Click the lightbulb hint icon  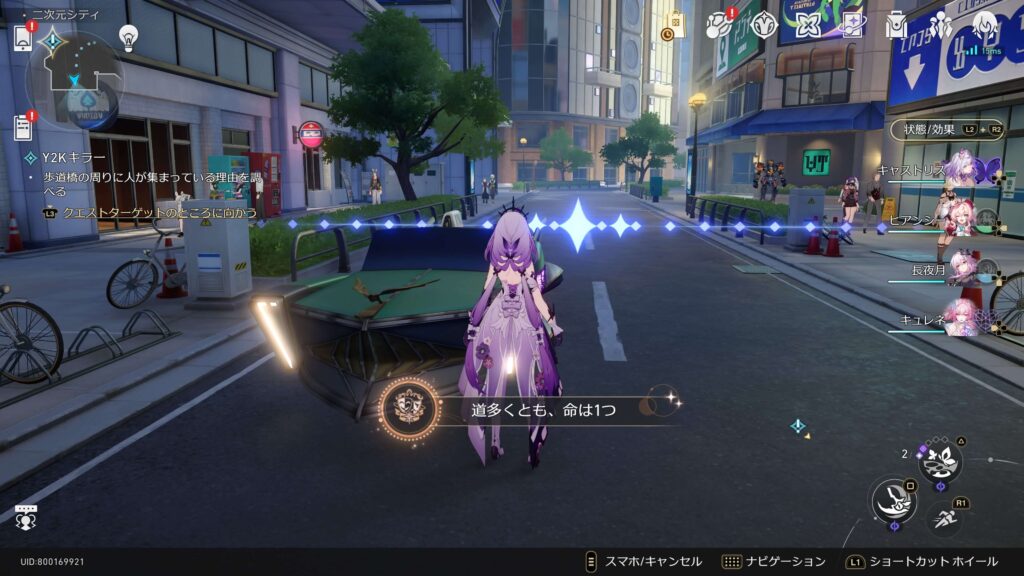[128, 37]
